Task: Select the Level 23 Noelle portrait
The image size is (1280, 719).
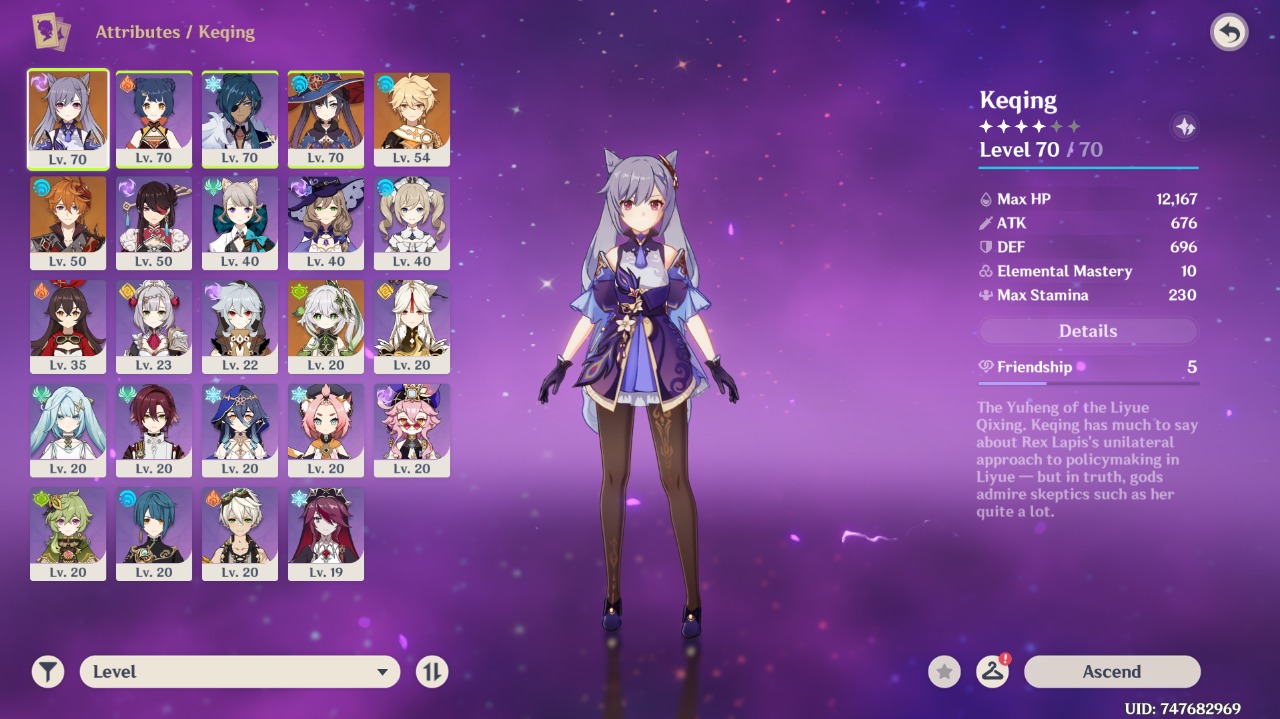Action: (154, 326)
